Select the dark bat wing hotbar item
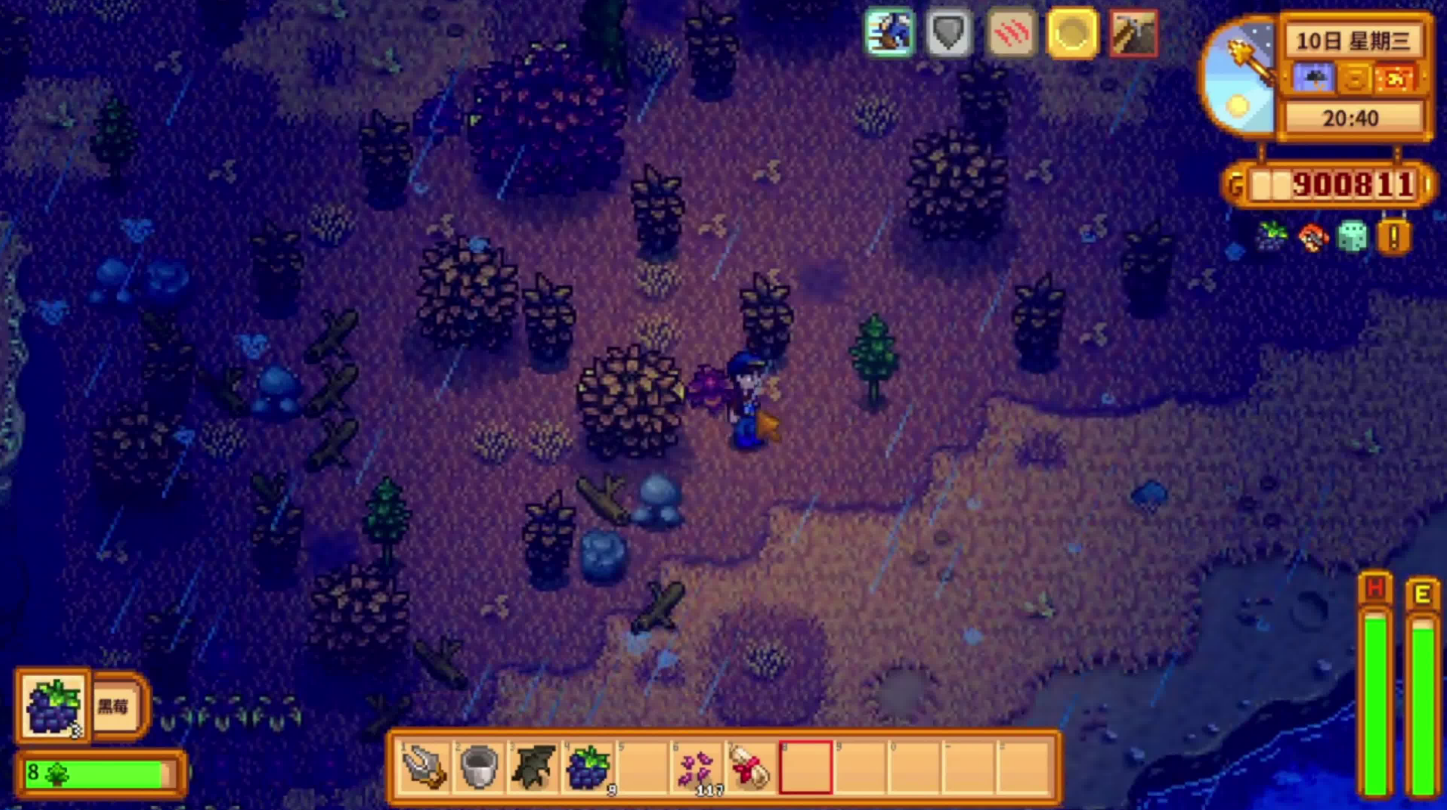 (x=533, y=768)
